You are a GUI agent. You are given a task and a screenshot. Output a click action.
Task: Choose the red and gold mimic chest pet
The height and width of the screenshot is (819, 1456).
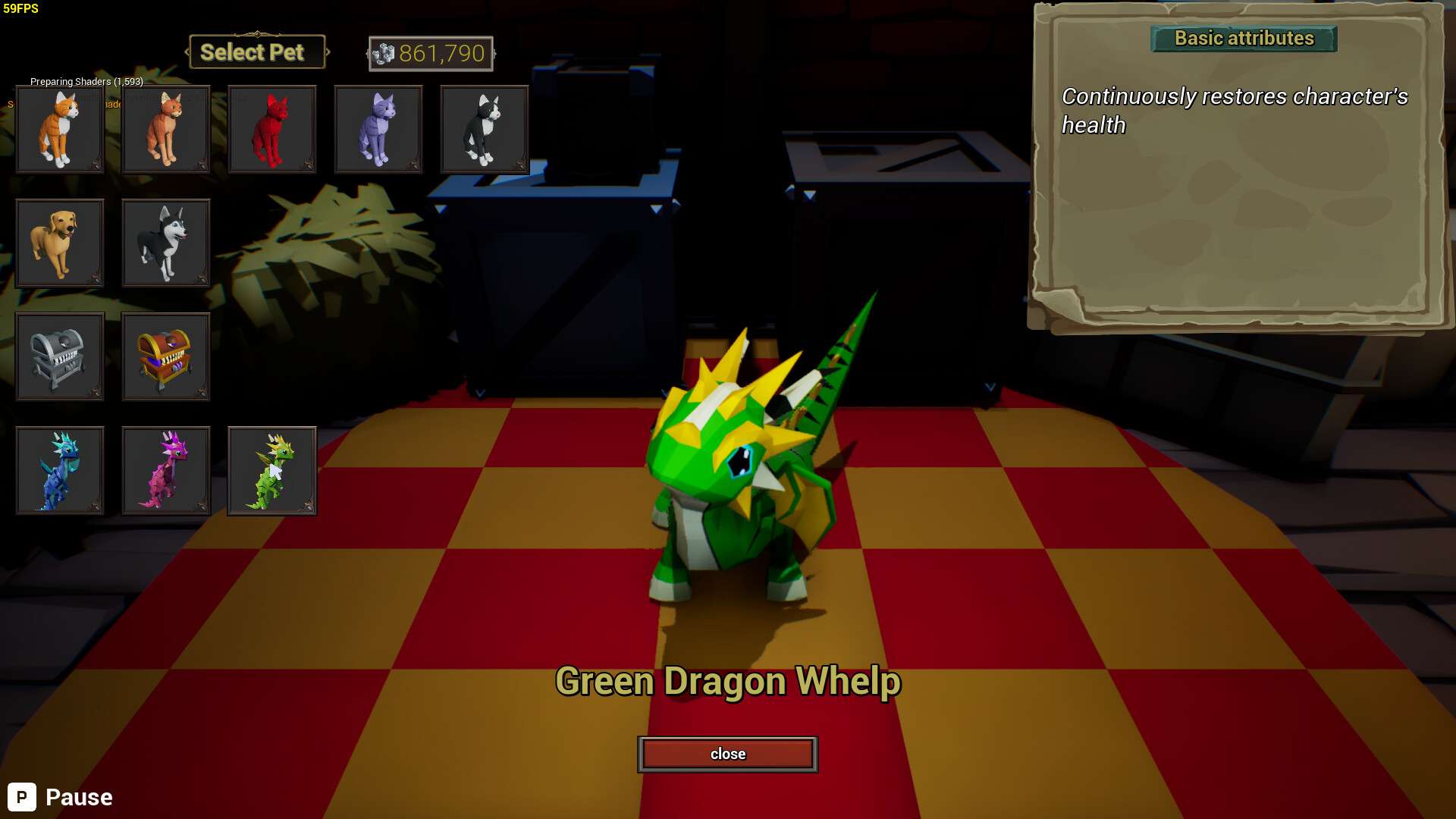(x=166, y=356)
